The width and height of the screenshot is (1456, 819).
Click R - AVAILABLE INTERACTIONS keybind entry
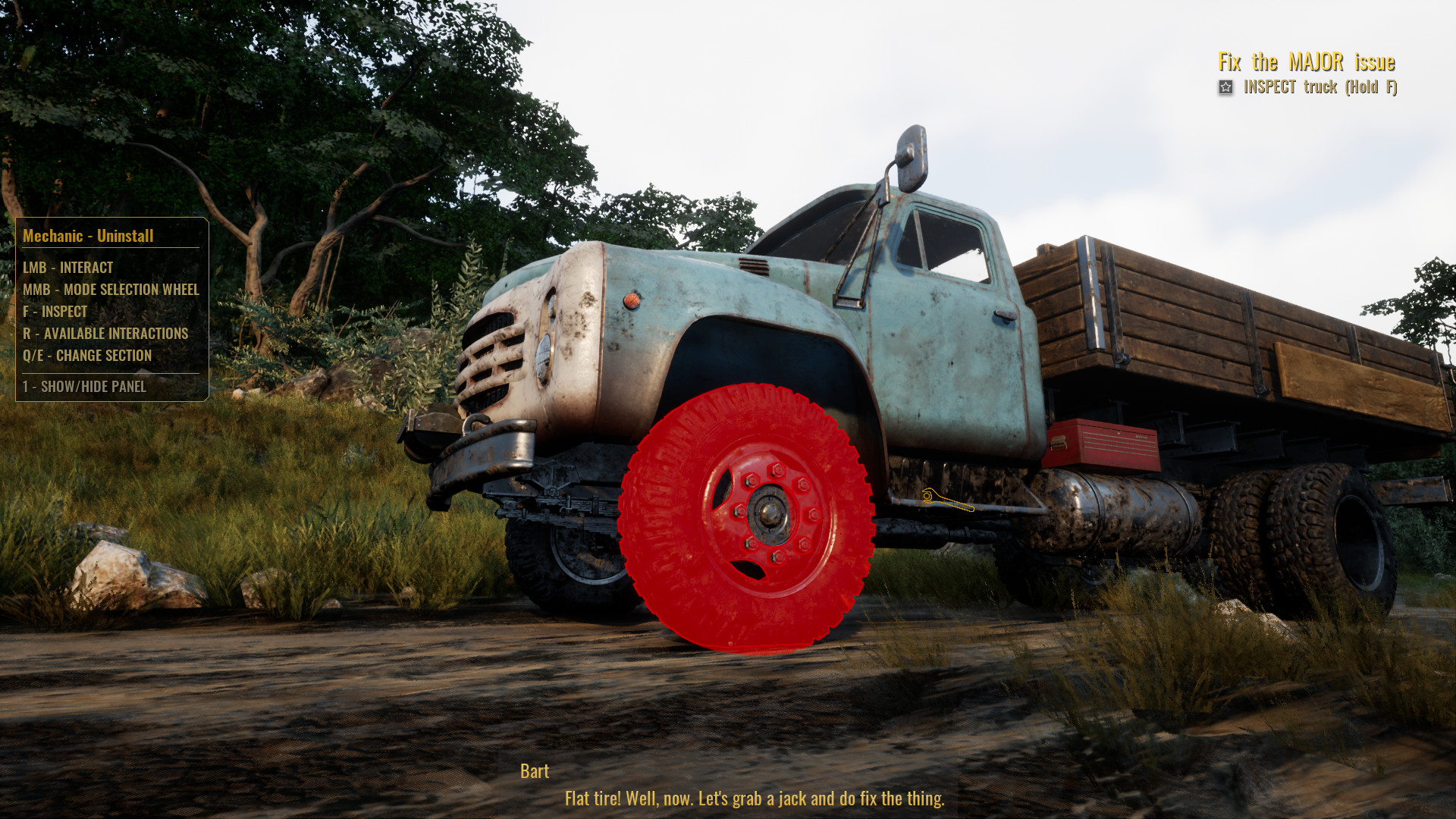(106, 334)
